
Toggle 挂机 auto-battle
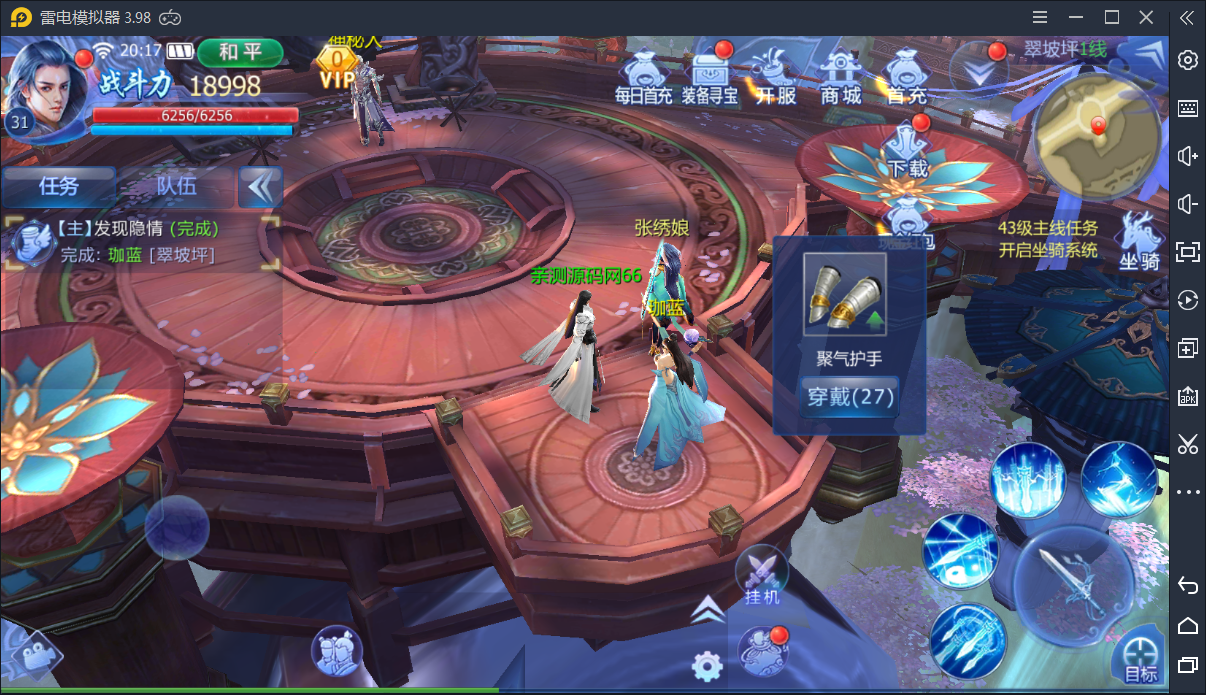762,577
